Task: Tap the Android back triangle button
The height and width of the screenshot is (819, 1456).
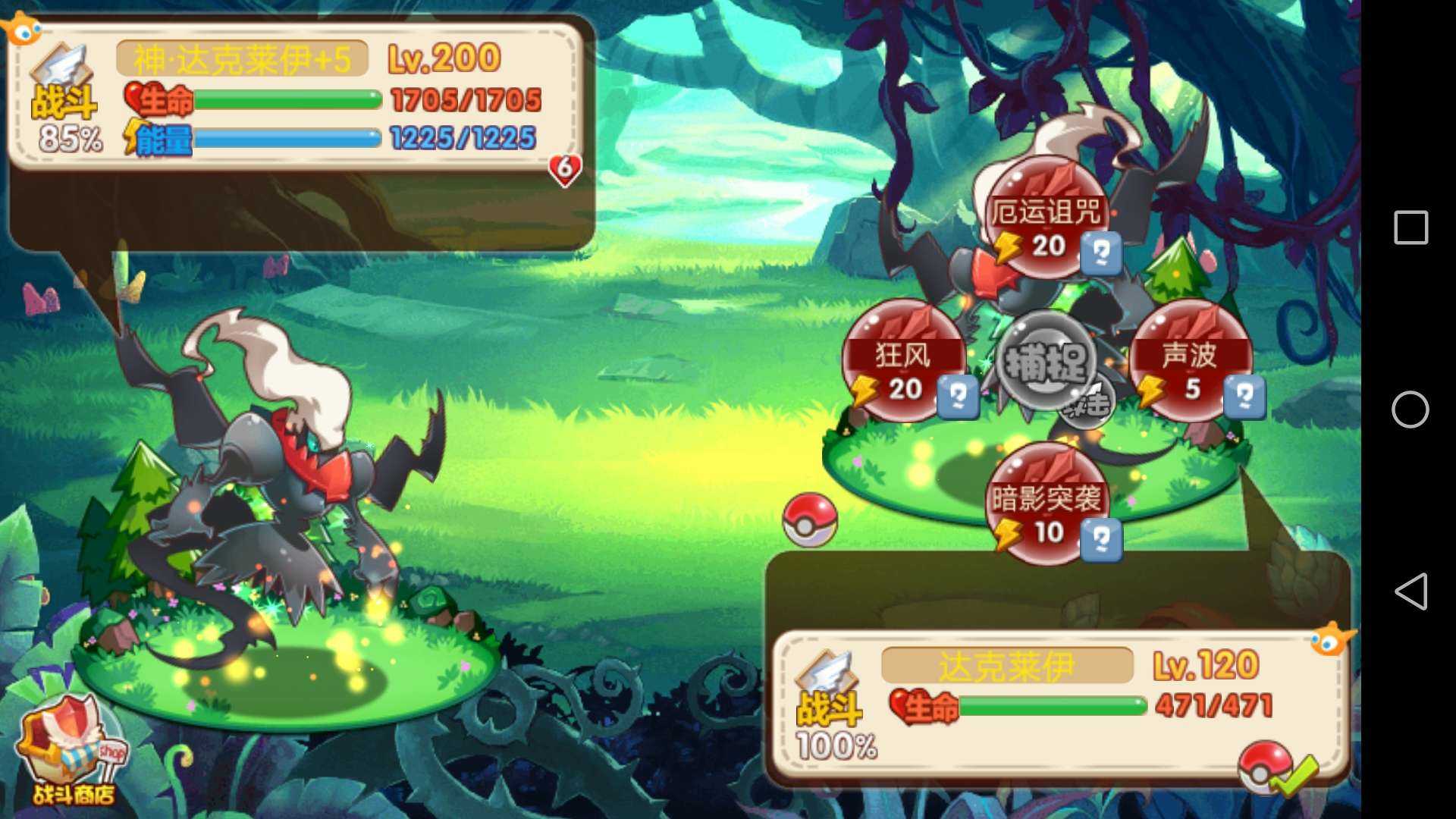Action: 1410,591
